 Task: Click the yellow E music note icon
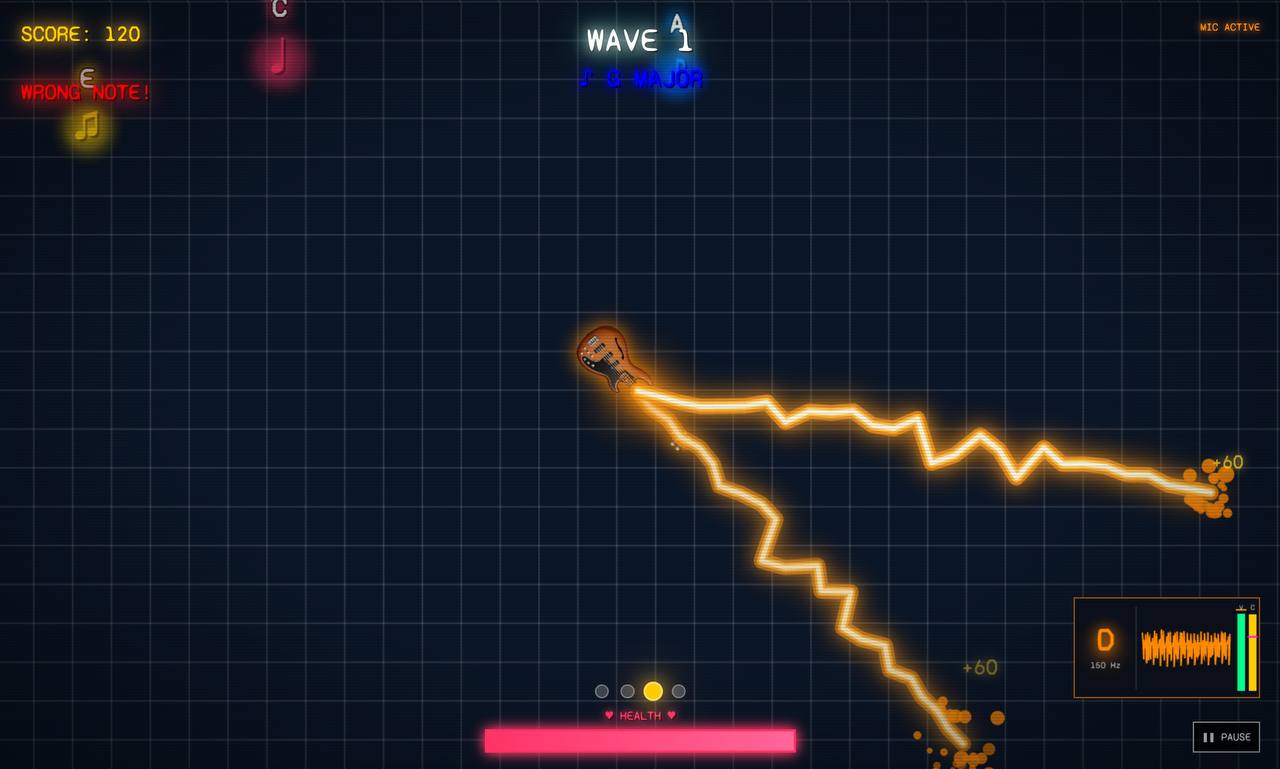[88, 126]
